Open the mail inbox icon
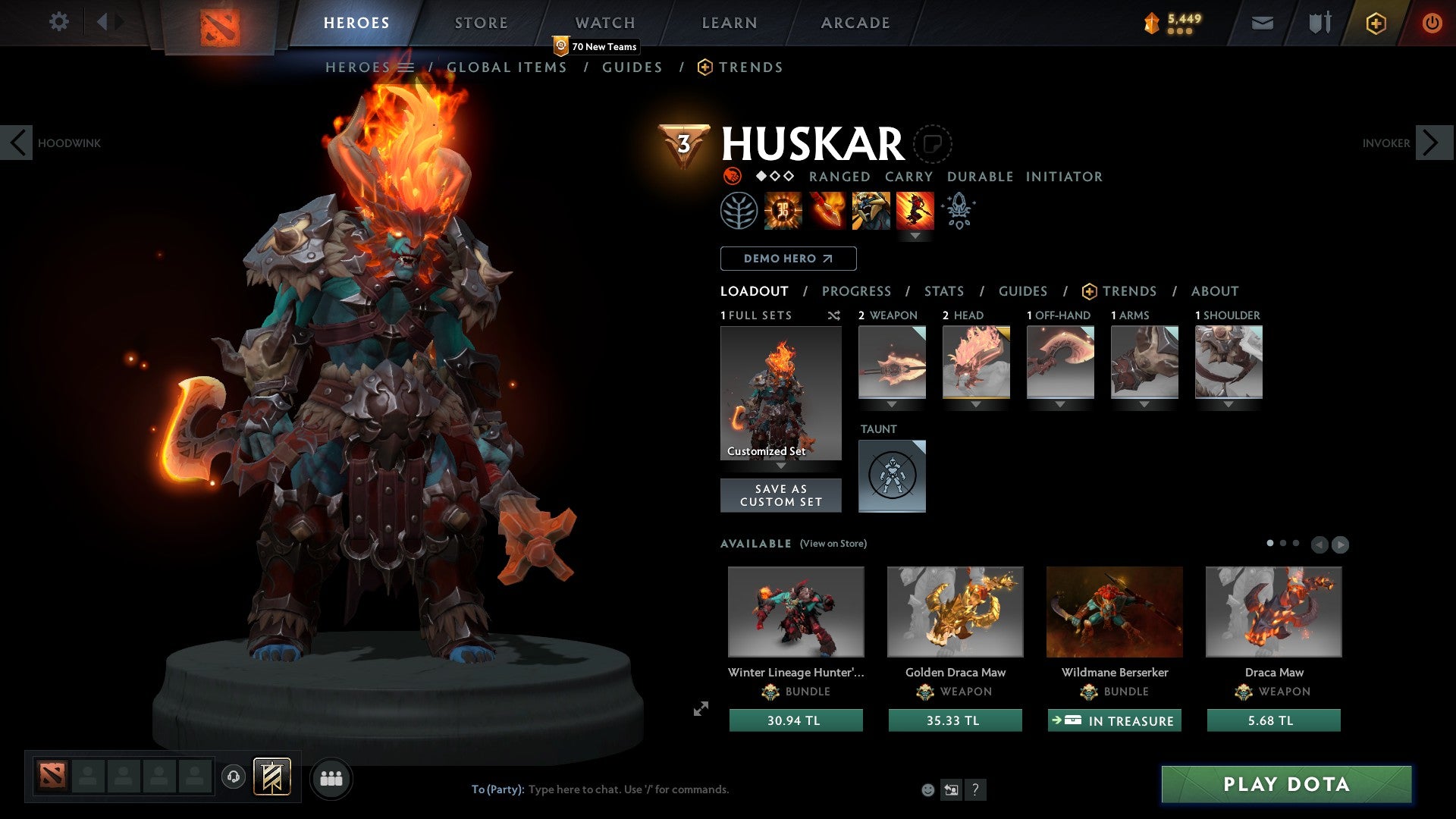This screenshot has width=1456, height=819. [1261, 23]
